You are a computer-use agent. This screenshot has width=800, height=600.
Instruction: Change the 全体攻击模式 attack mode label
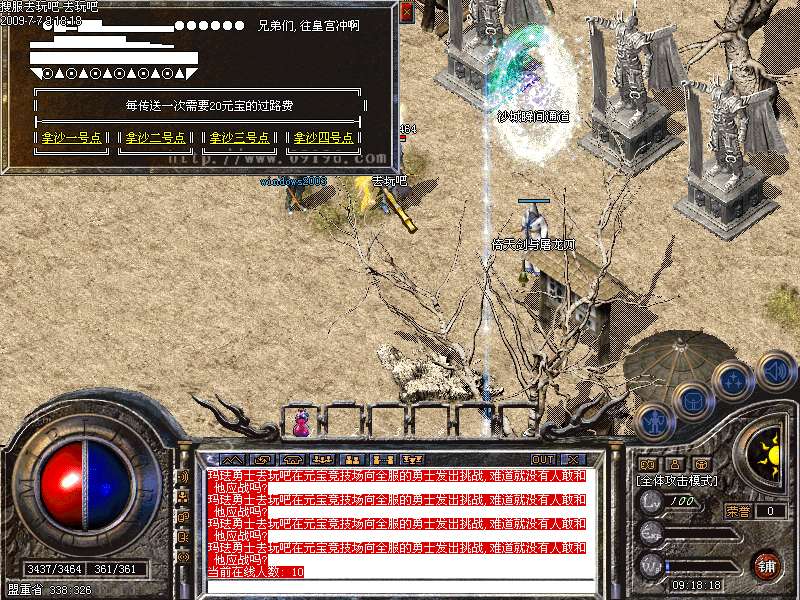pyautogui.click(x=677, y=481)
